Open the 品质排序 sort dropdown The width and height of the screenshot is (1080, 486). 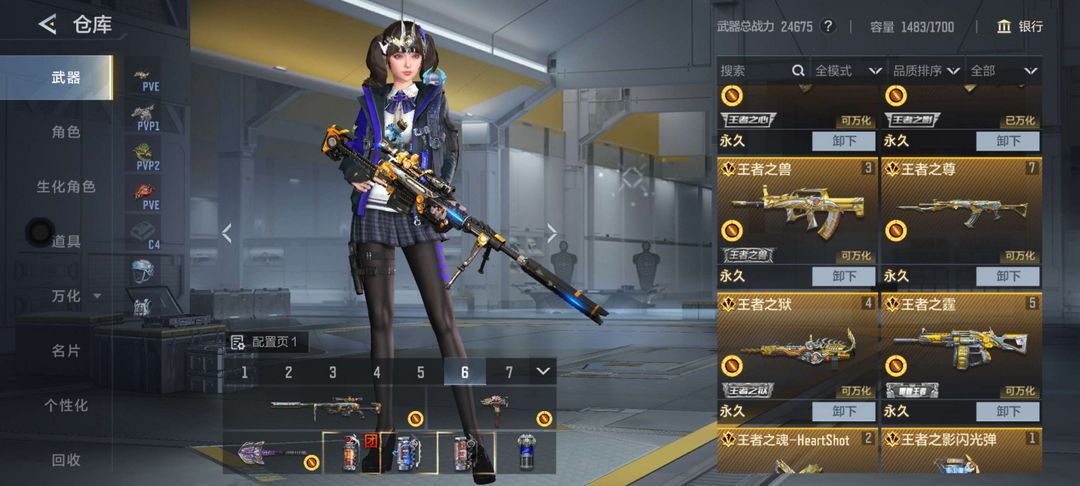(925, 71)
